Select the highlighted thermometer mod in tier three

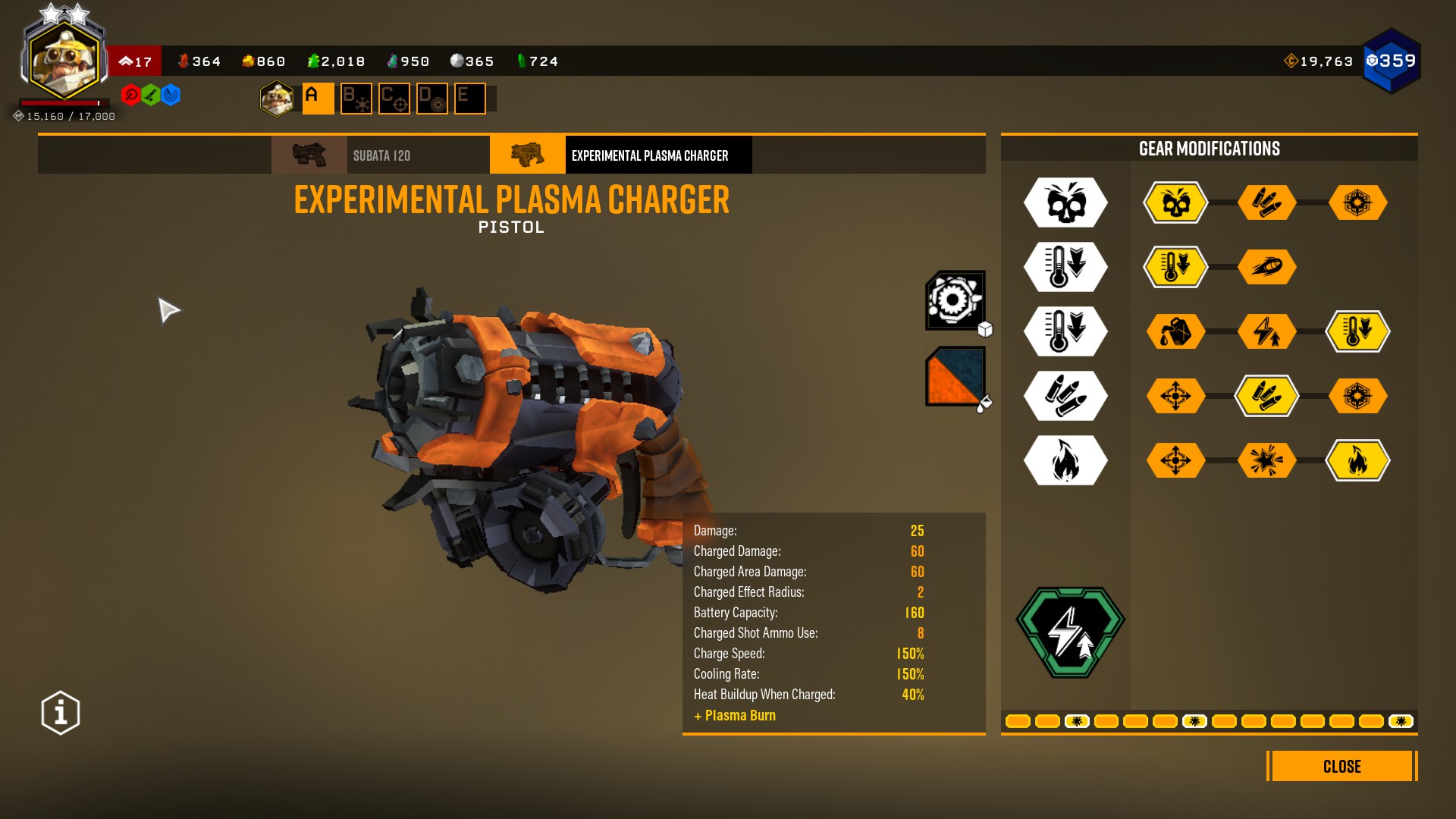(x=1357, y=331)
